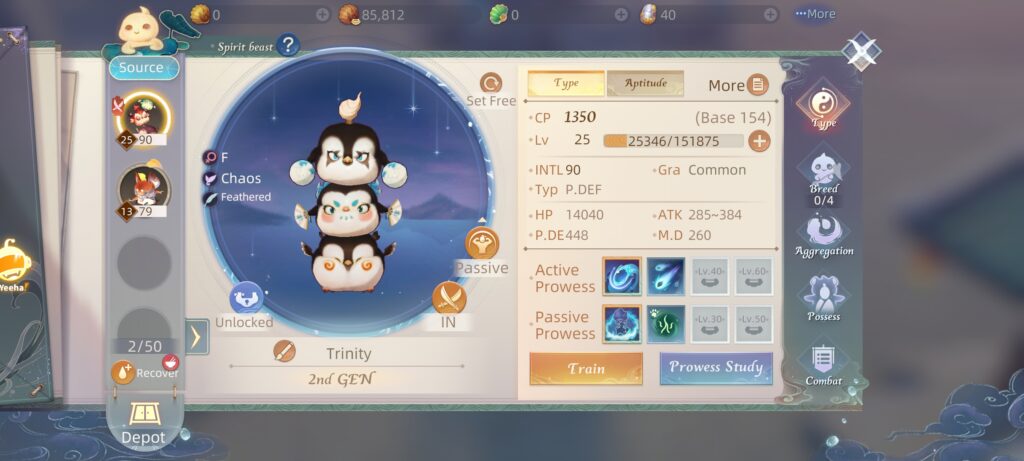Image resolution: width=1024 pixels, height=461 pixels.
Task: Open the Aggregation side menu
Action: pos(824,236)
